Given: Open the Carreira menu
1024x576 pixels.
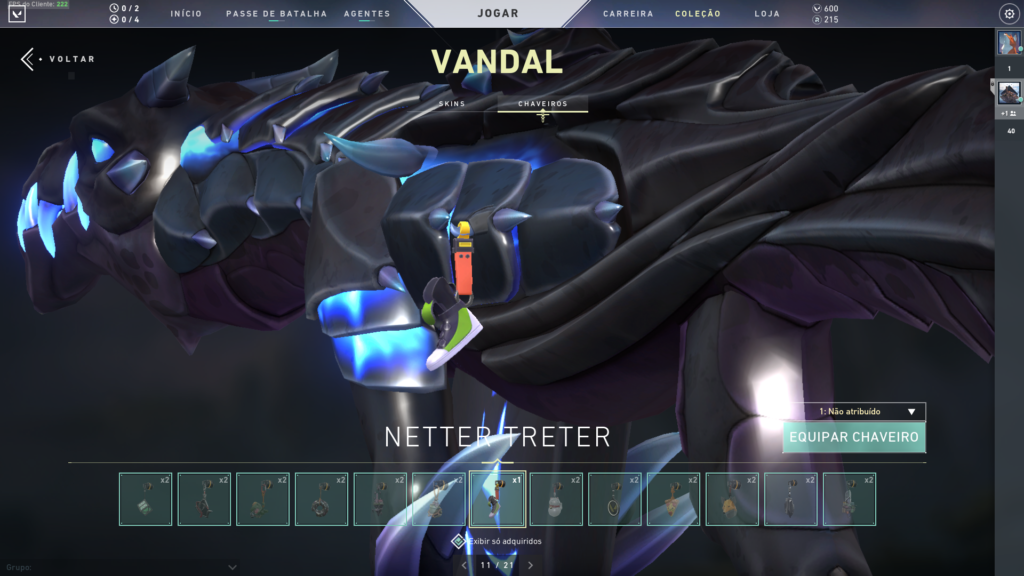Looking at the screenshot, I should pos(628,14).
